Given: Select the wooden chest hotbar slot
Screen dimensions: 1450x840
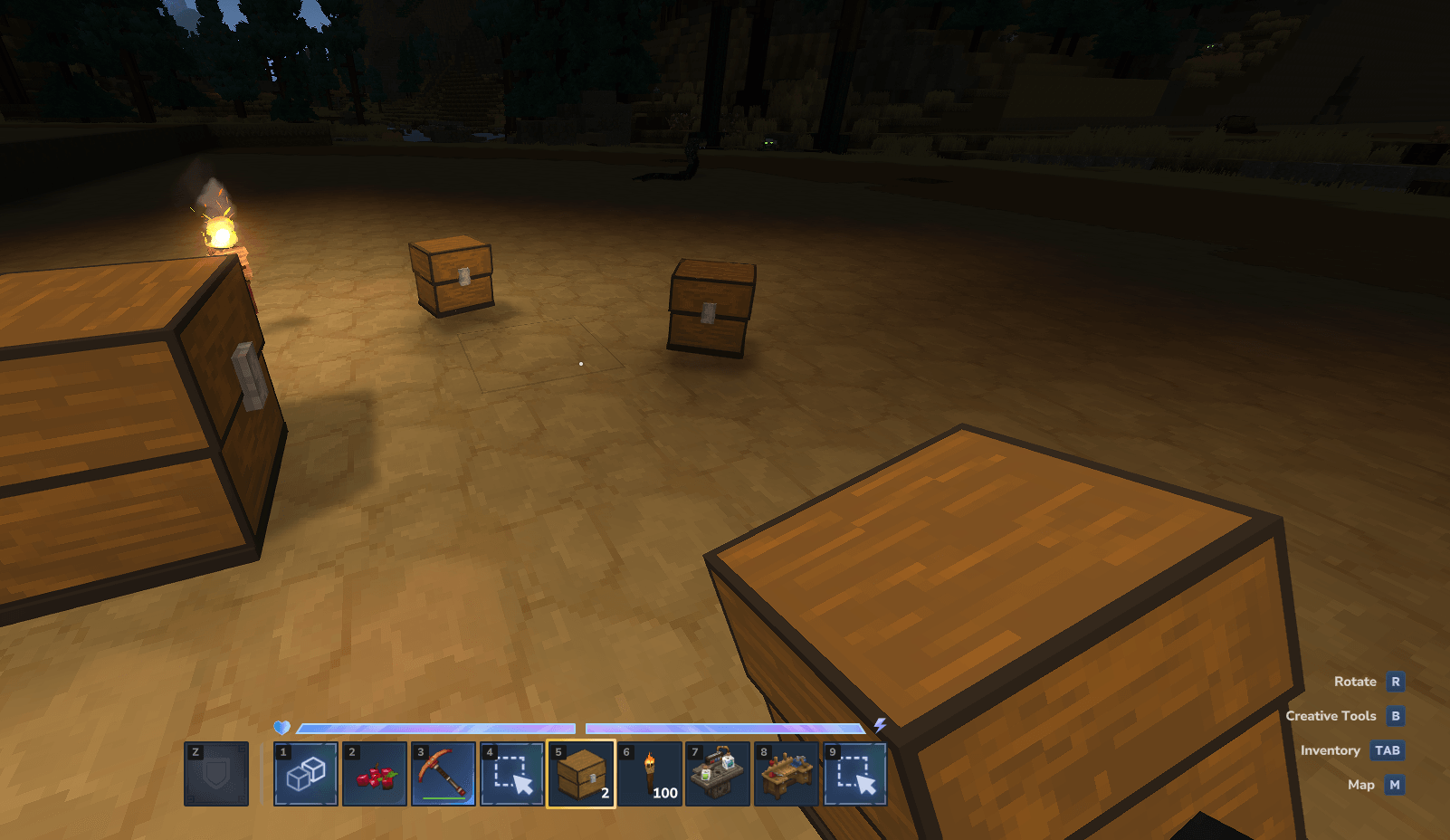Looking at the screenshot, I should click(581, 774).
